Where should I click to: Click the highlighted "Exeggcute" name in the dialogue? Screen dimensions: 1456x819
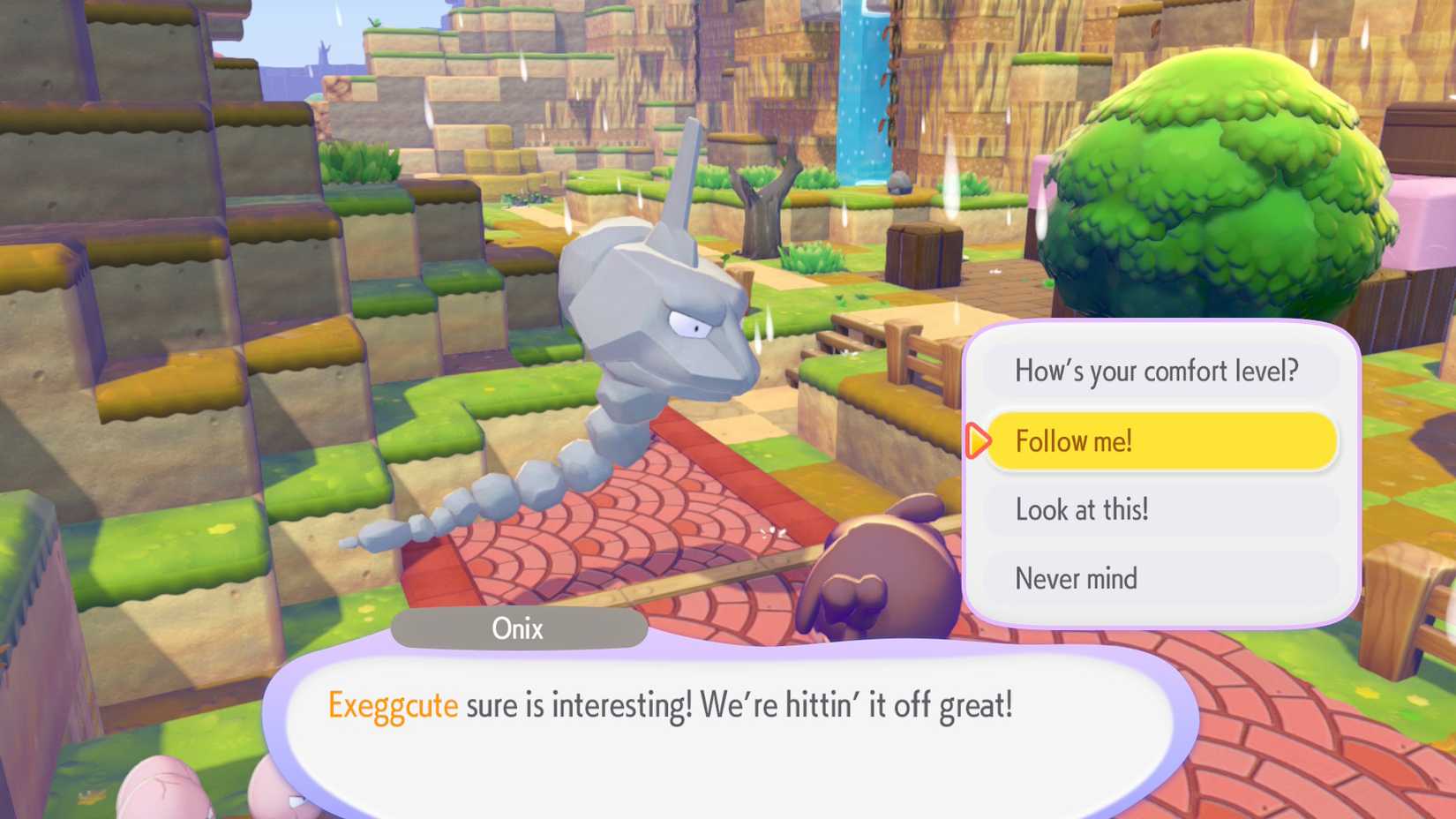(x=393, y=705)
